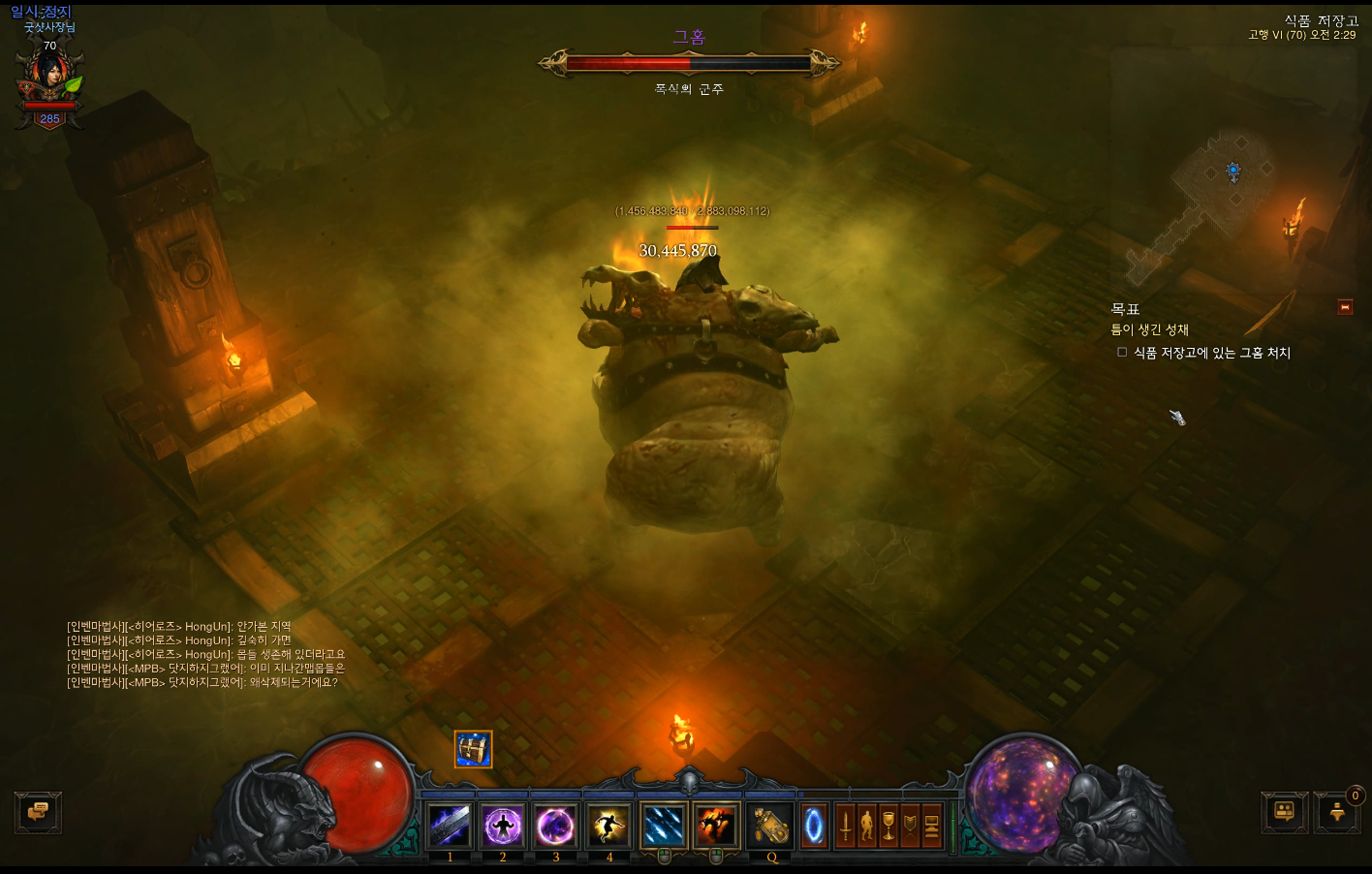Click the banner icon menu button

(910, 827)
